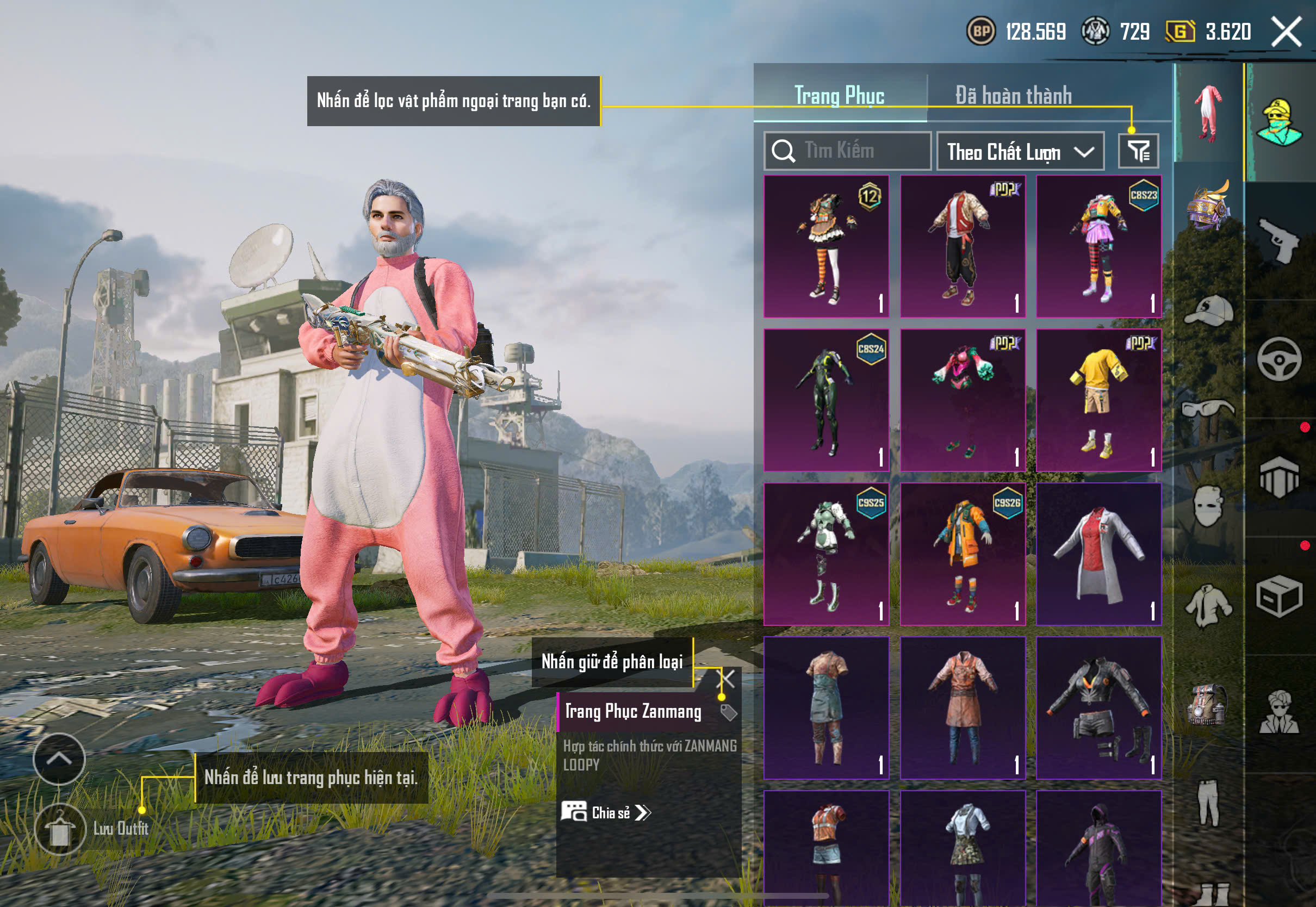Click the Tìm Kiếm search box
Image resolution: width=1316 pixels, height=907 pixels.
click(x=847, y=151)
